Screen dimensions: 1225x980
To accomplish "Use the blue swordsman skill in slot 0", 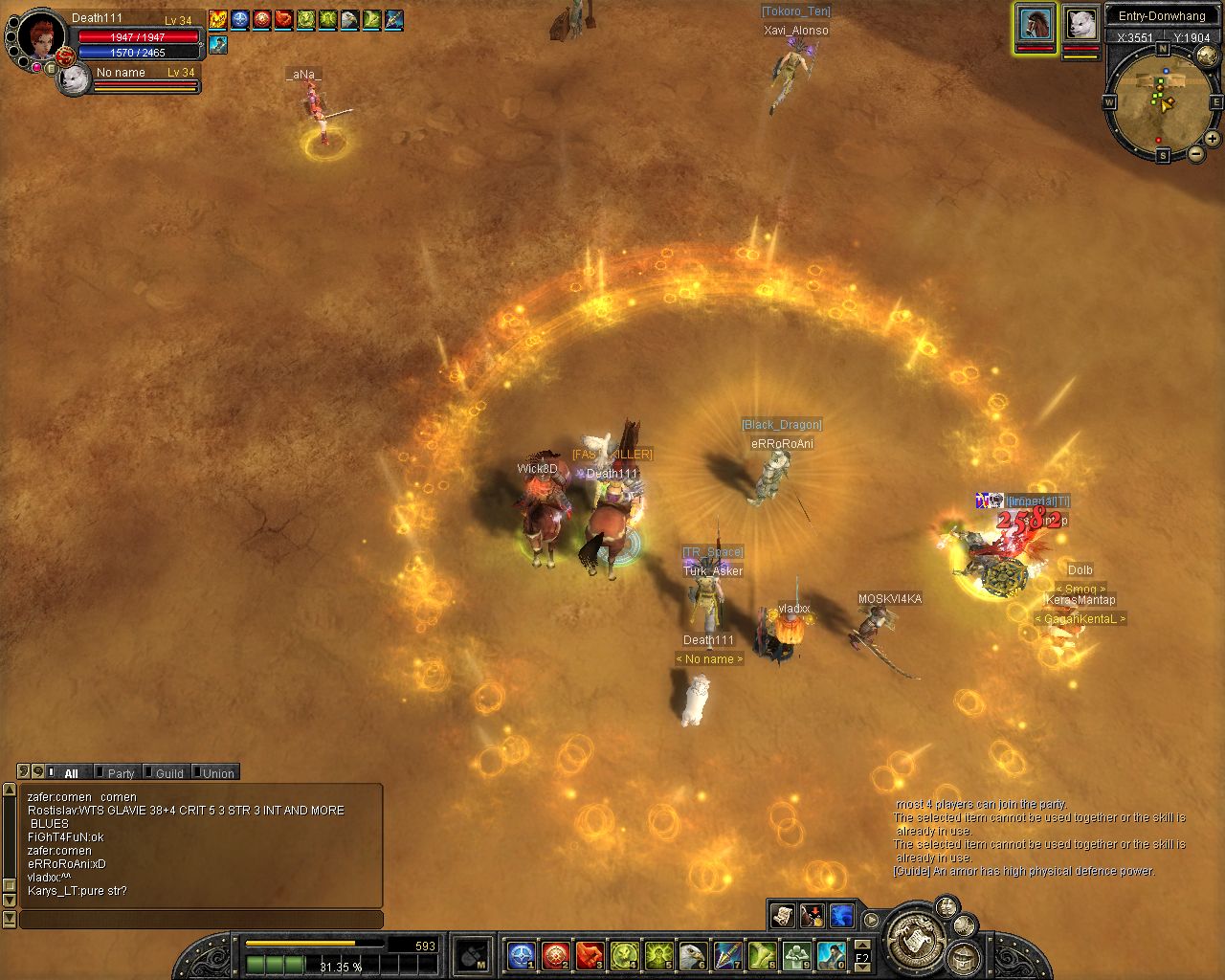I will click(831, 954).
